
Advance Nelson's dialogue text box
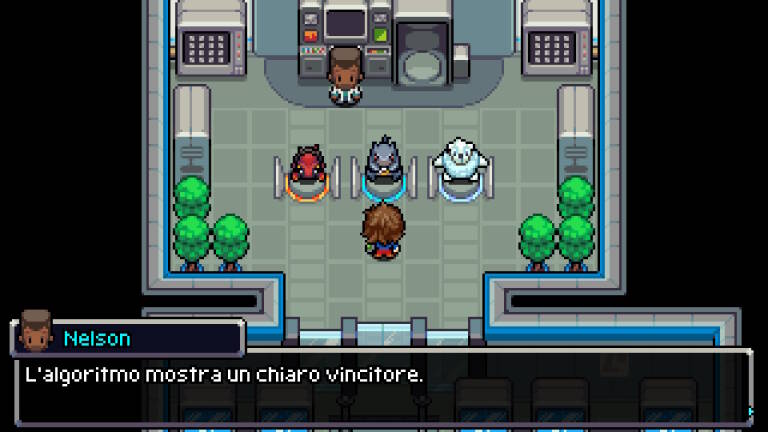(x=380, y=386)
